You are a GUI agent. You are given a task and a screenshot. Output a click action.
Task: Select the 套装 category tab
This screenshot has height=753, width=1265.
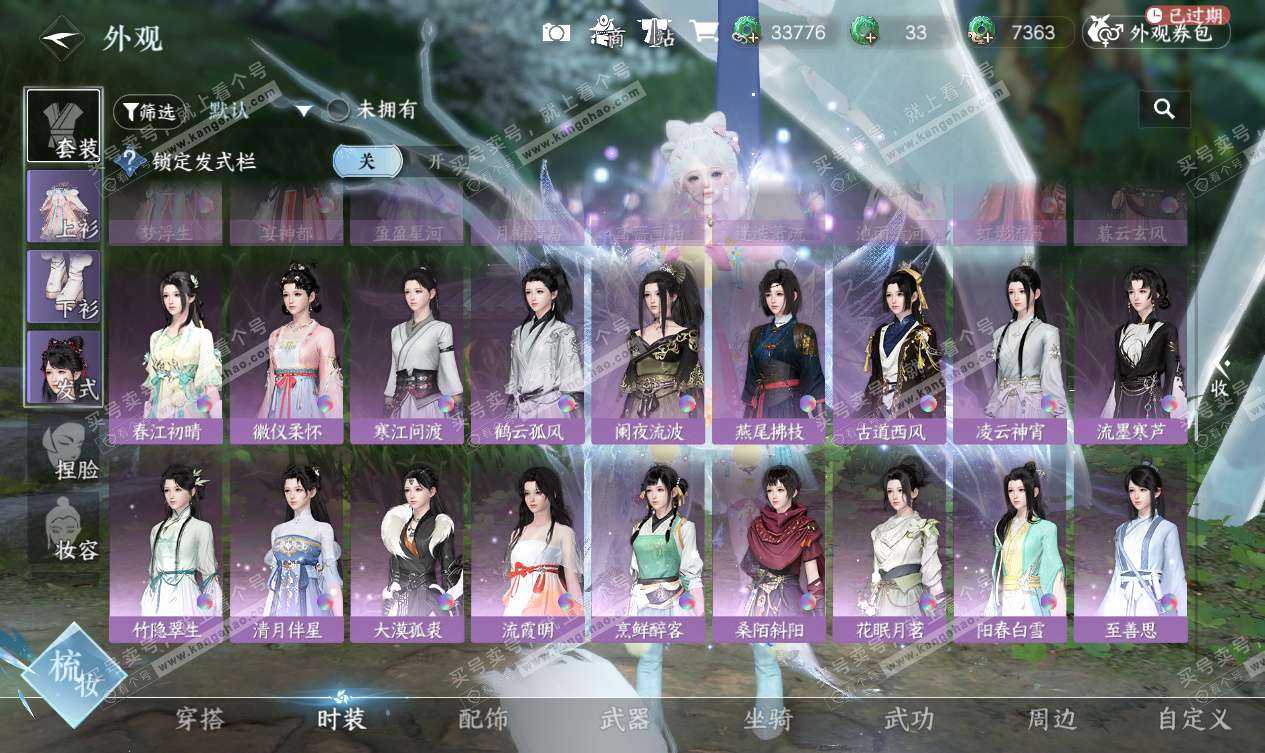[x=63, y=127]
